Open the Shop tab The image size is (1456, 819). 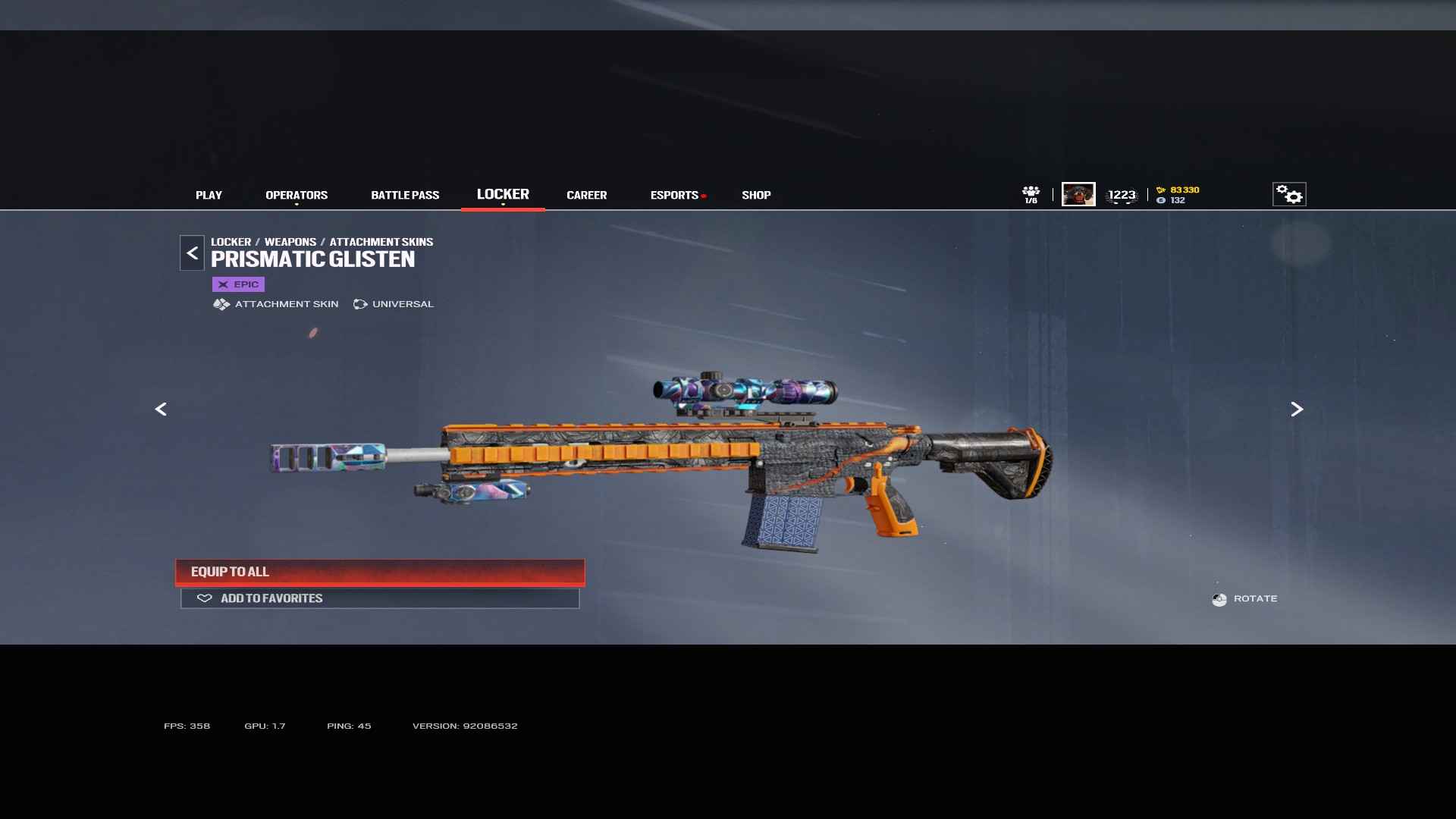(x=756, y=195)
